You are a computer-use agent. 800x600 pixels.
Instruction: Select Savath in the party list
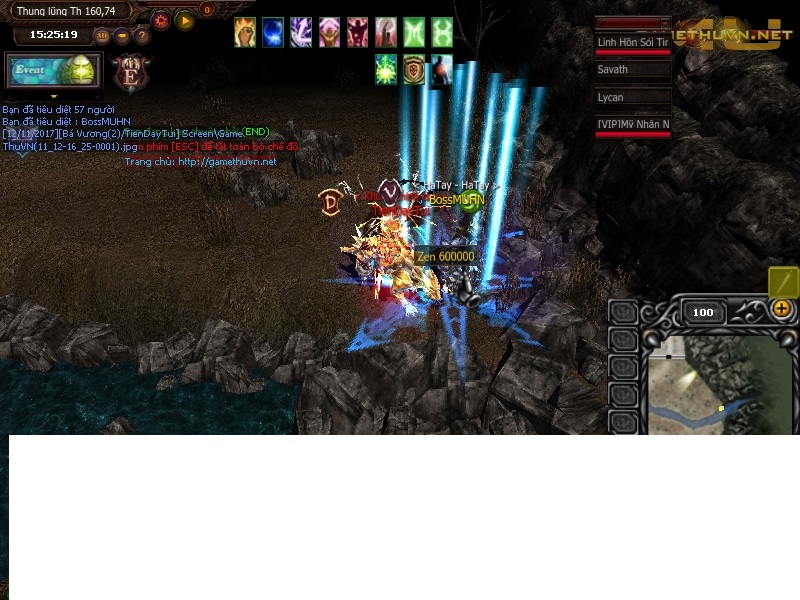(633, 70)
